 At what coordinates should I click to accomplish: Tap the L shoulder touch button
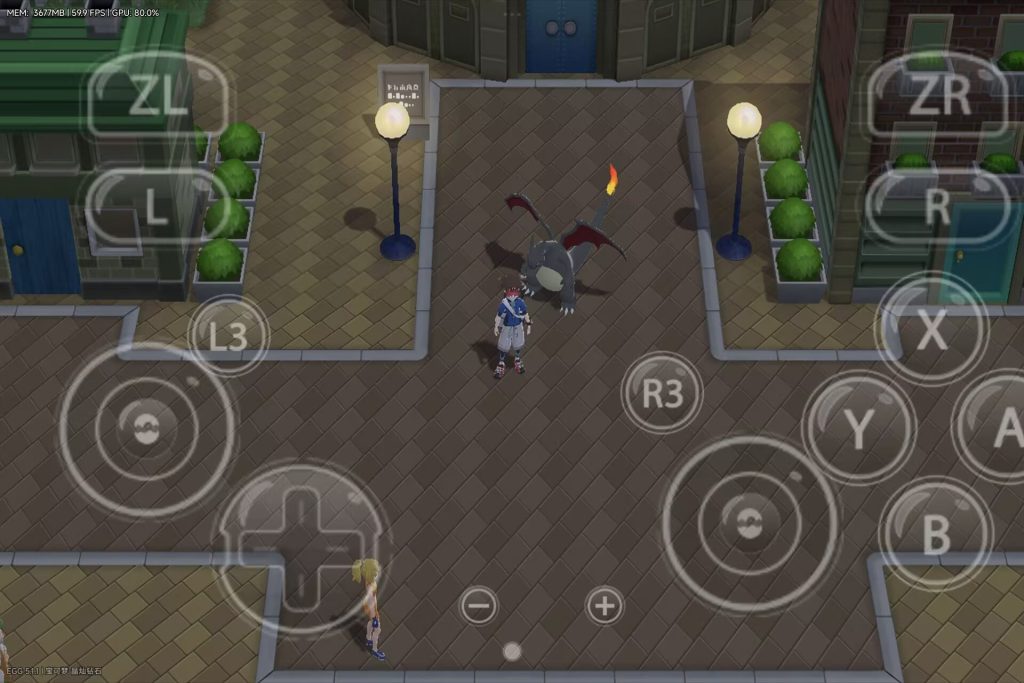[155, 207]
